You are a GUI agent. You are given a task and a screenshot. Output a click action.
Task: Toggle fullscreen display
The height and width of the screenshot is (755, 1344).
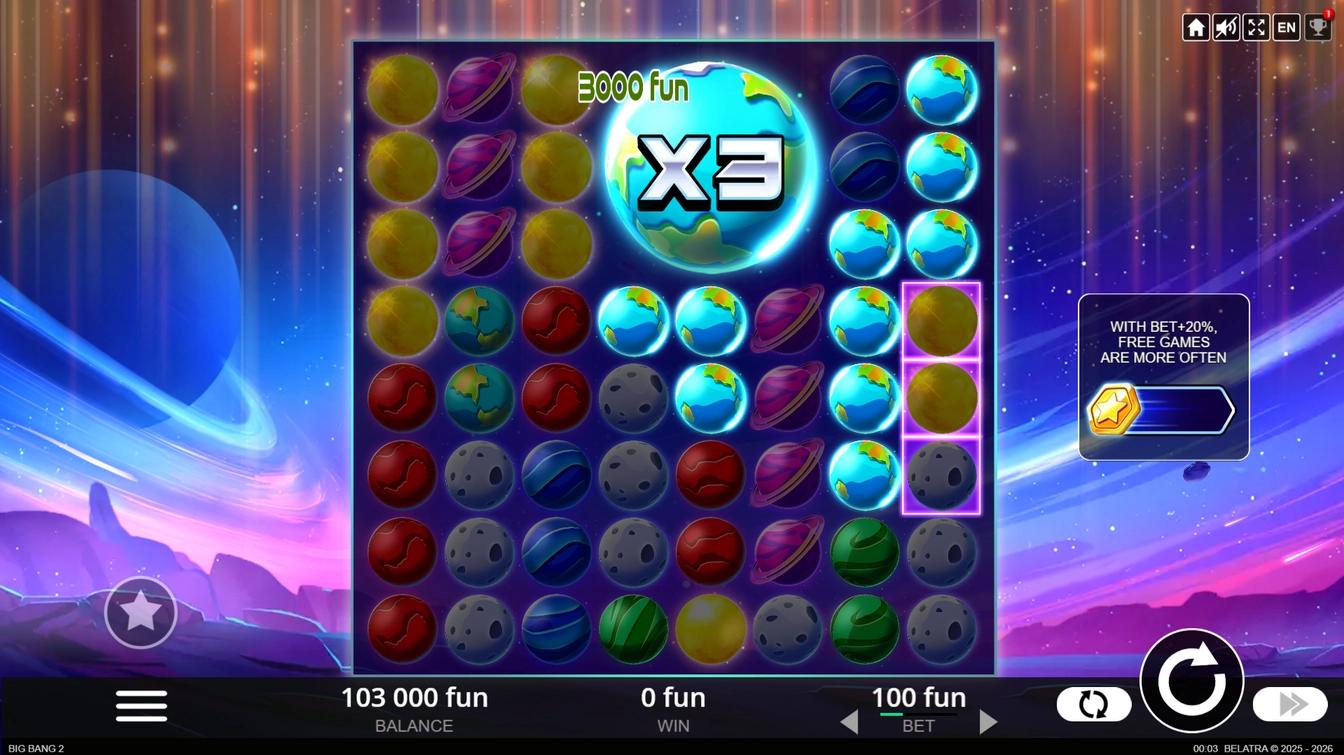(1255, 27)
